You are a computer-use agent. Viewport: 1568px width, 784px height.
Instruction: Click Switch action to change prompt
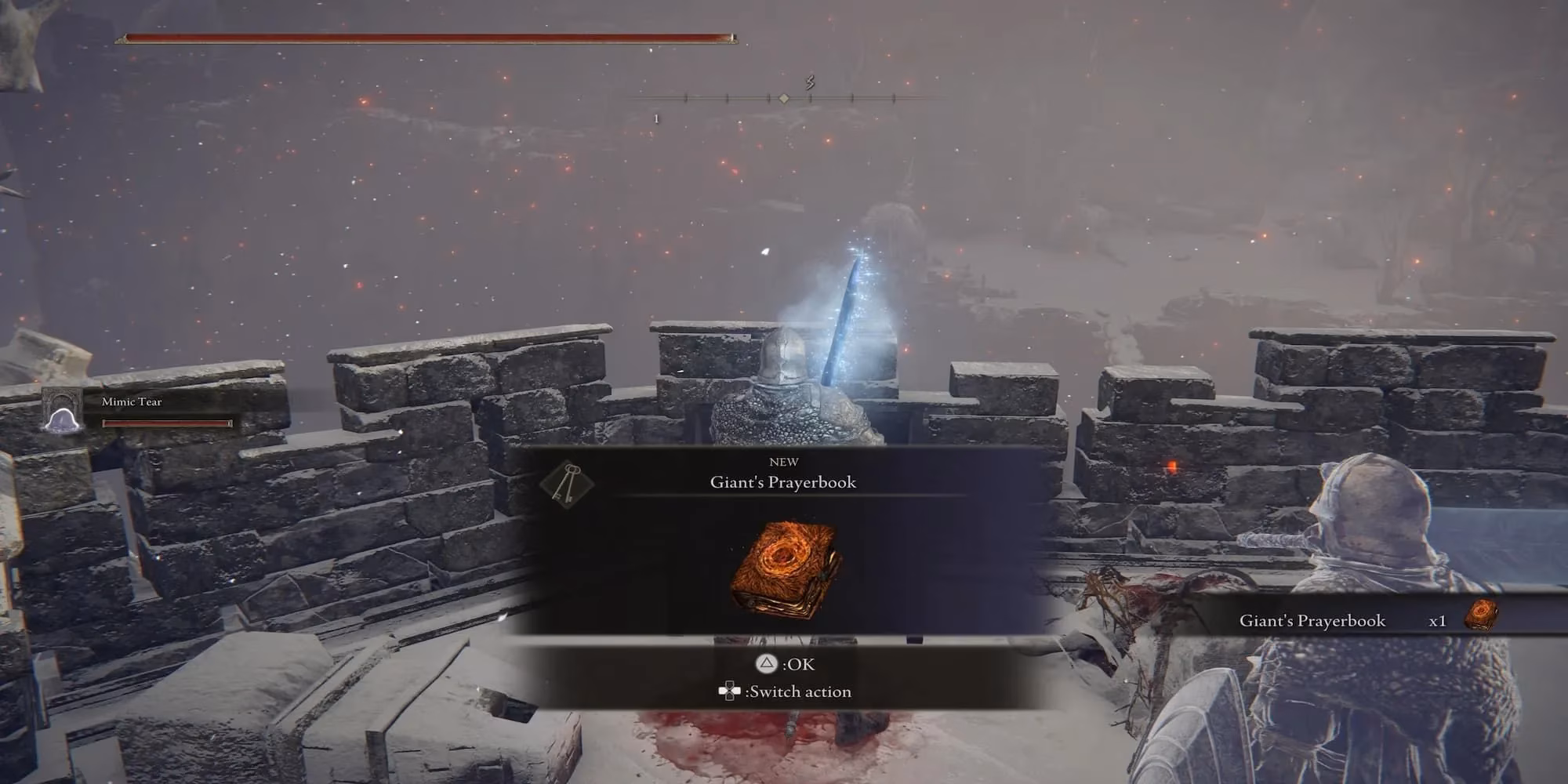[x=798, y=691]
